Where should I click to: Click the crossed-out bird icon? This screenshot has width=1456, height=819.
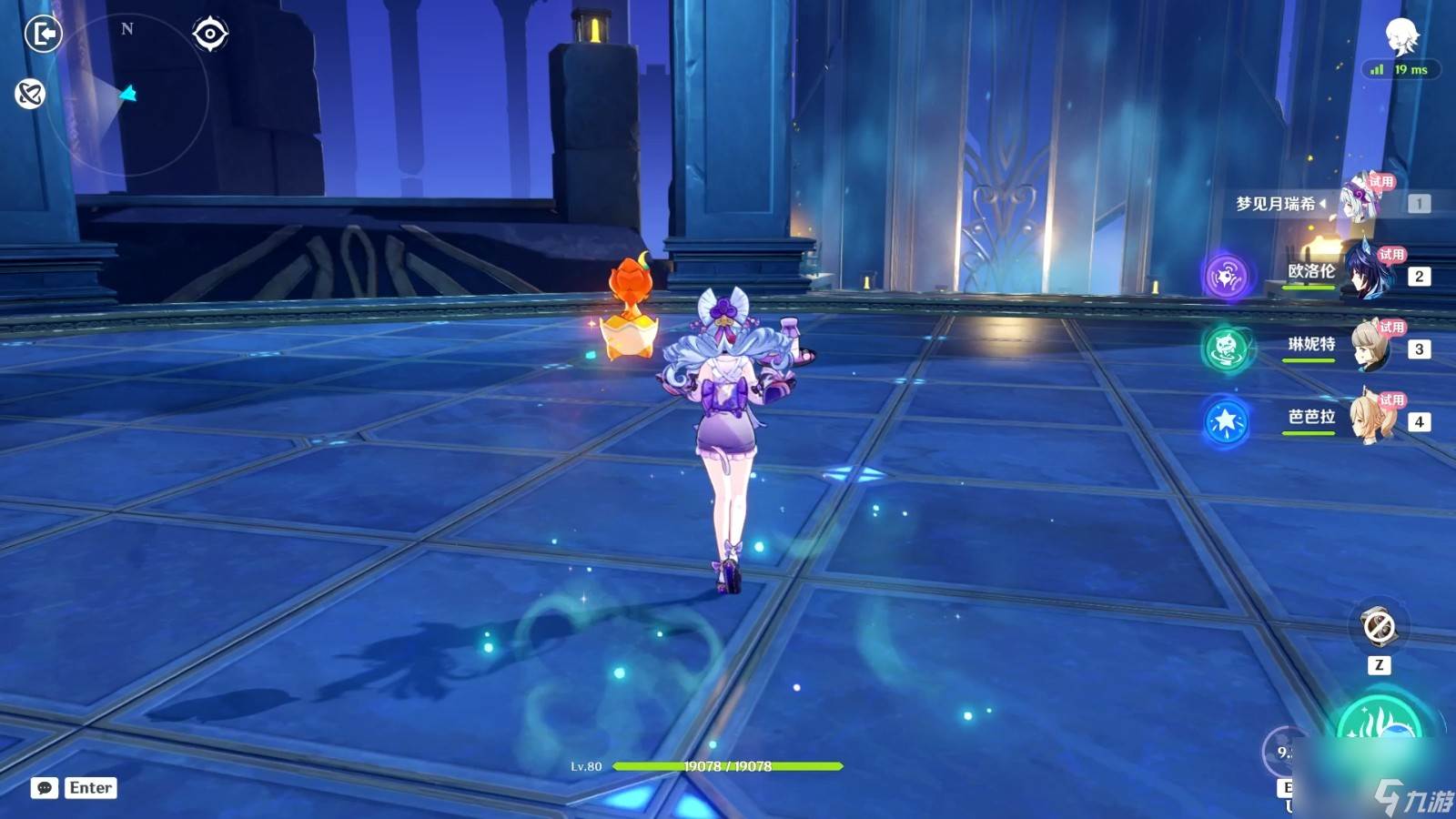coord(30,94)
